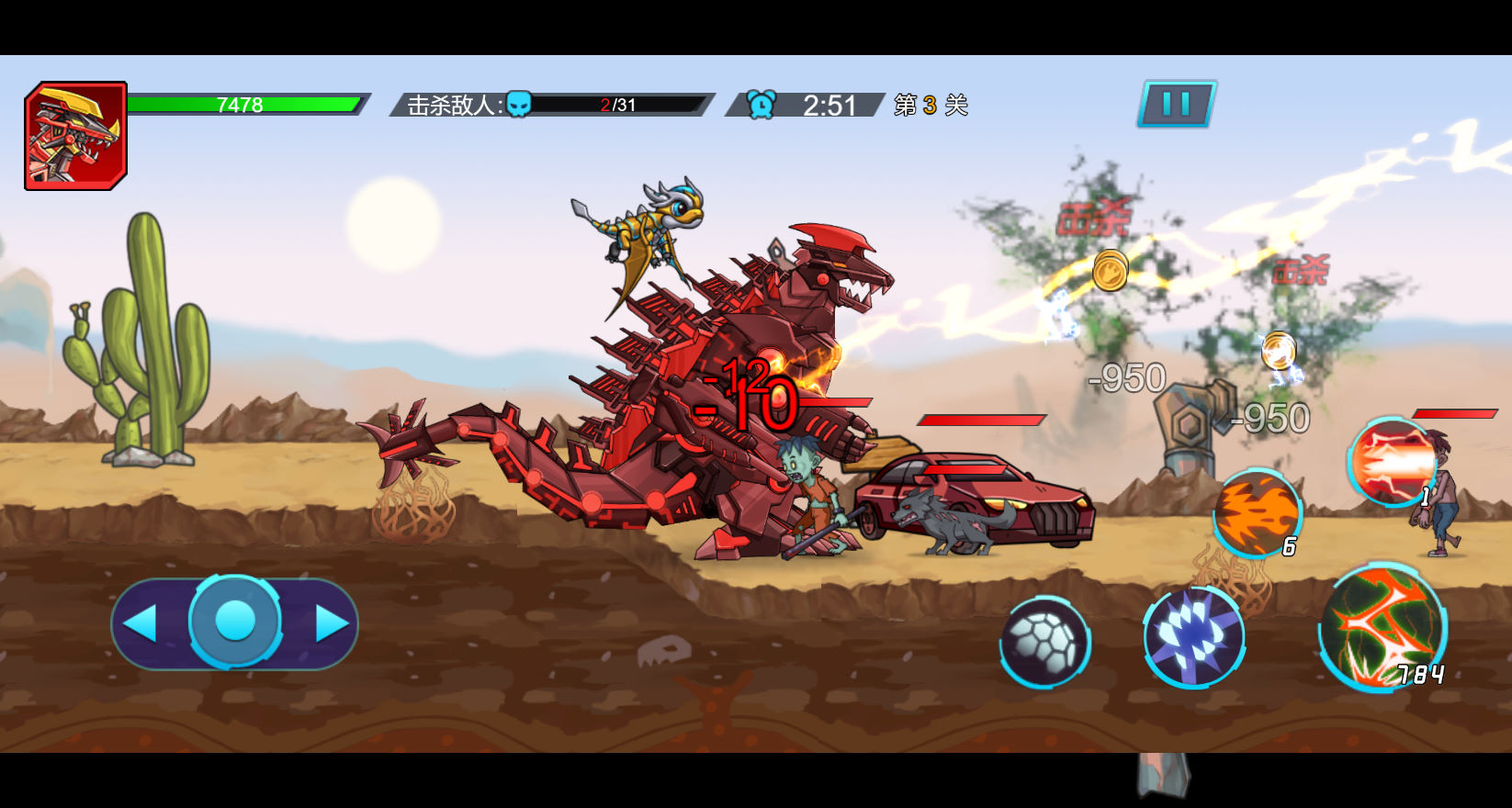Tap the round joystick center knob
This screenshot has height=808, width=1512.
tap(235, 622)
